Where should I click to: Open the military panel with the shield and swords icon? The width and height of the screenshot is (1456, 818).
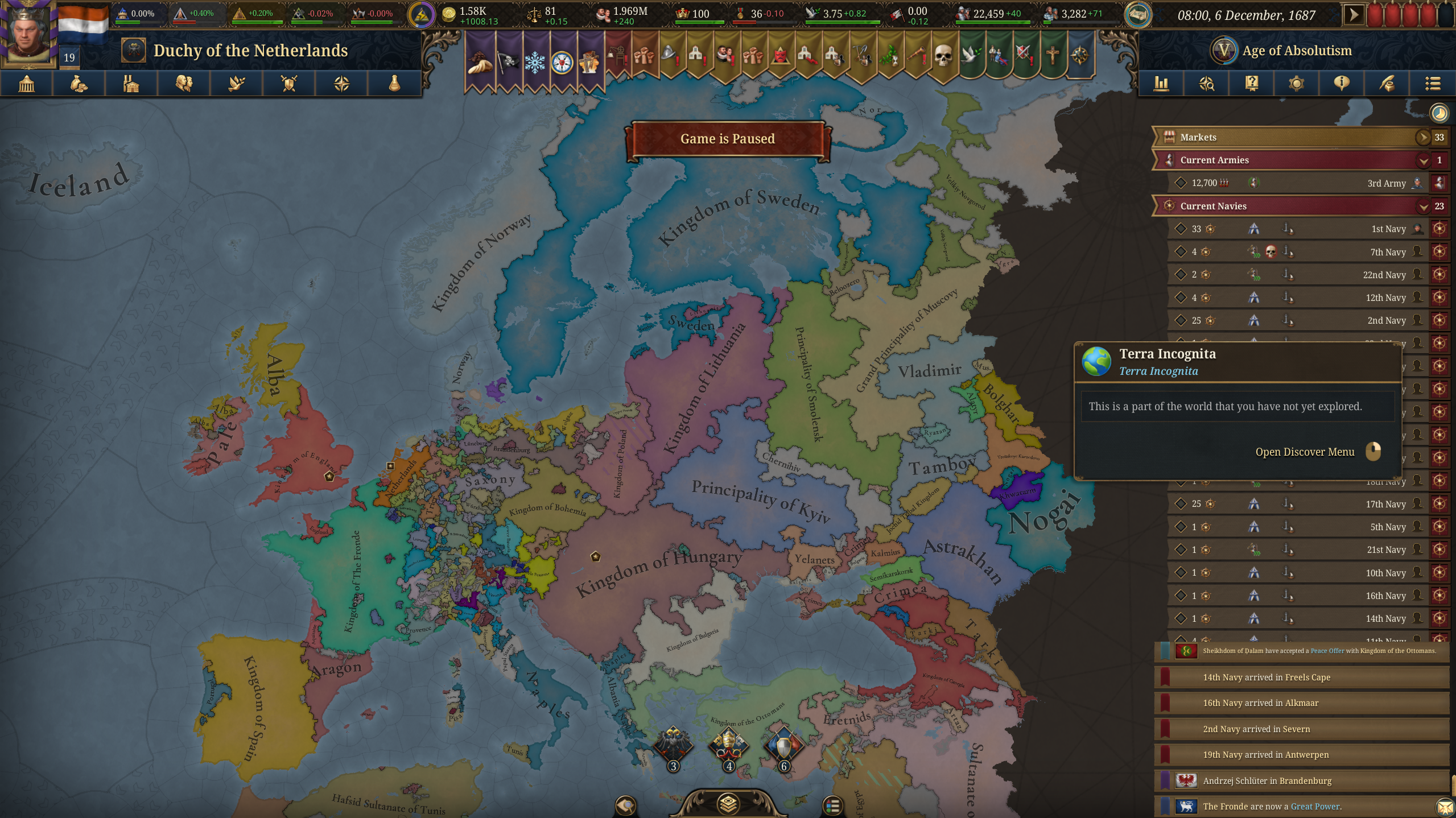[289, 84]
